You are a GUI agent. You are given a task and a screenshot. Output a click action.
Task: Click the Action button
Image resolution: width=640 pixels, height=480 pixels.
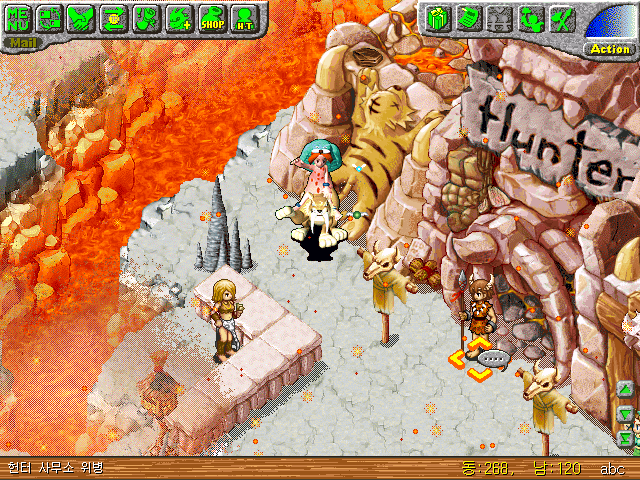point(609,48)
